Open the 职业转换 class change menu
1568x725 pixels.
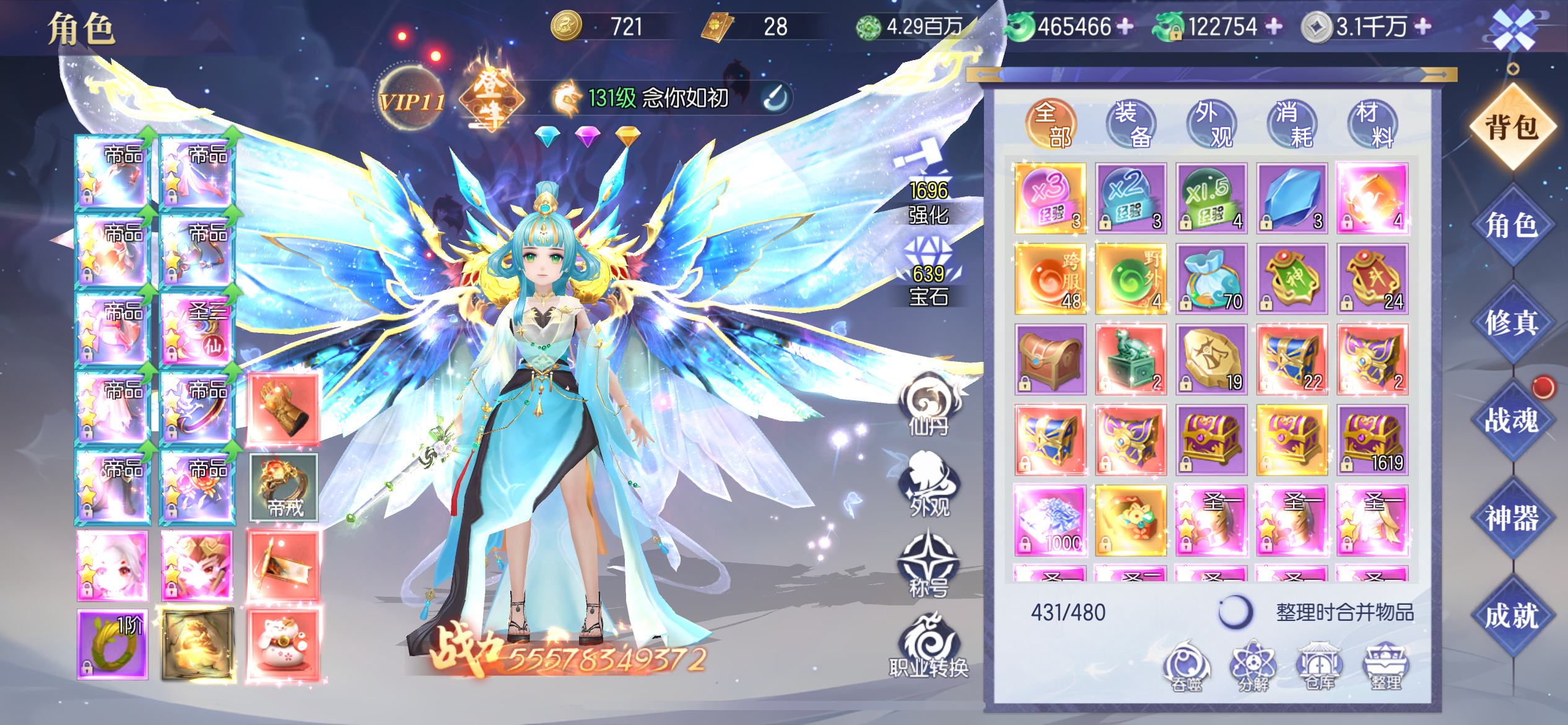(928, 644)
